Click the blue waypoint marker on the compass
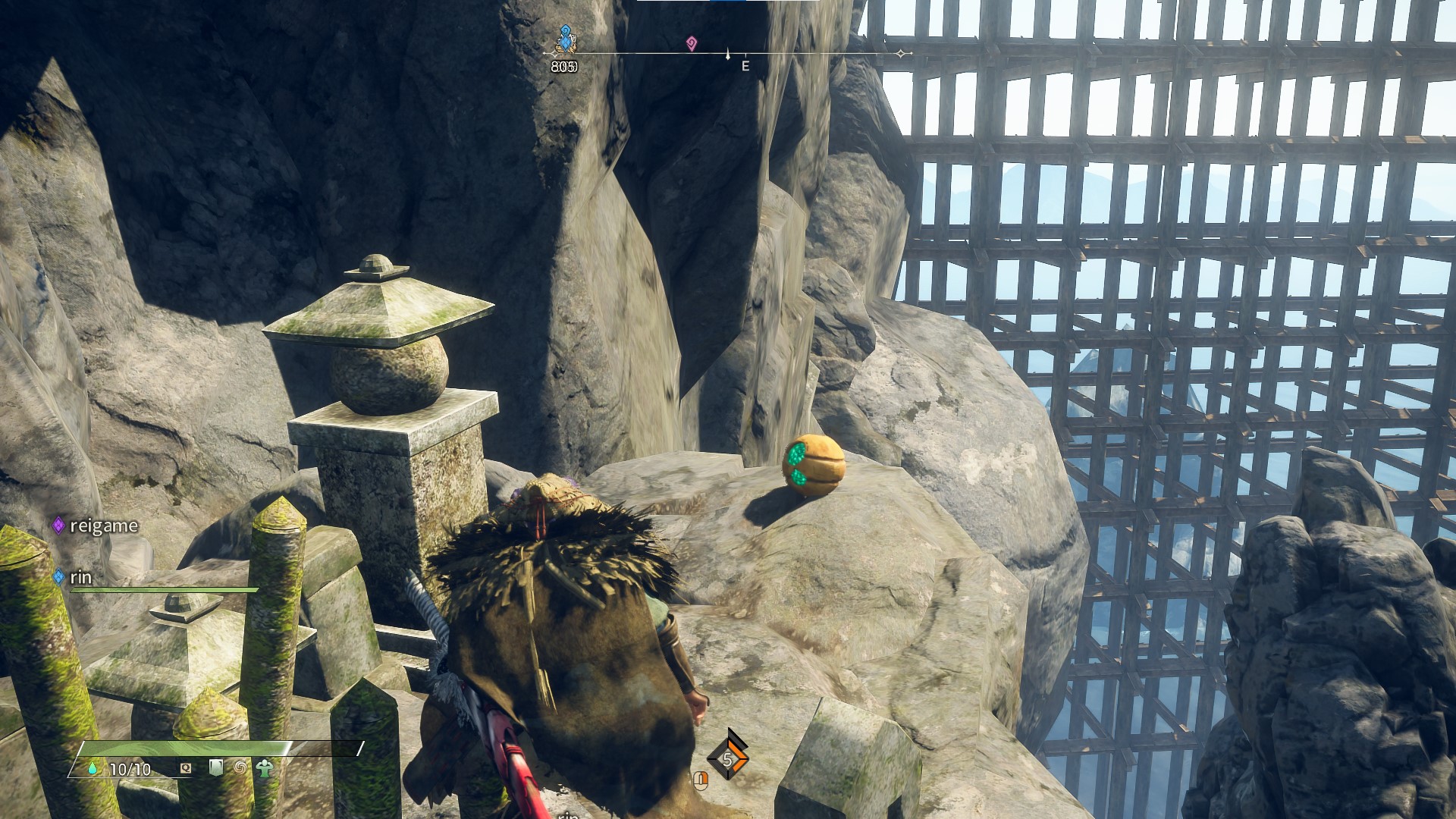Screen dimensions: 1456x819 pyautogui.click(x=565, y=39)
